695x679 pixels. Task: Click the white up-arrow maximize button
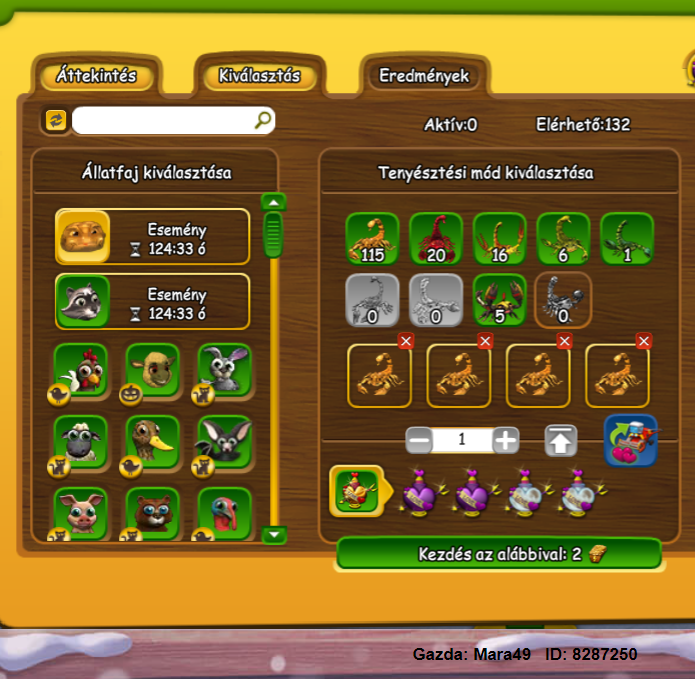point(560,440)
